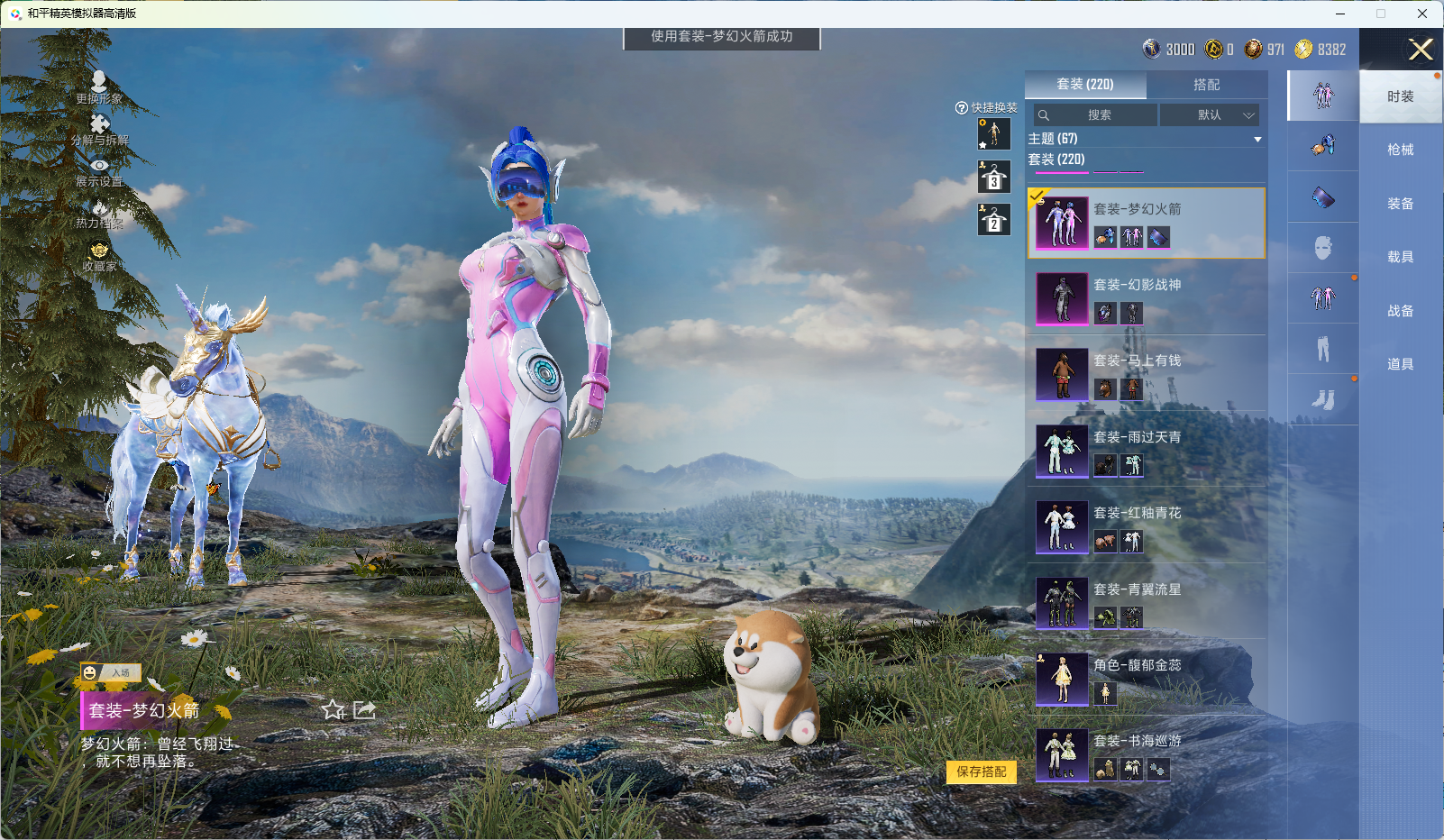
Task: Open 展示设置 display settings
Action: (x=99, y=172)
